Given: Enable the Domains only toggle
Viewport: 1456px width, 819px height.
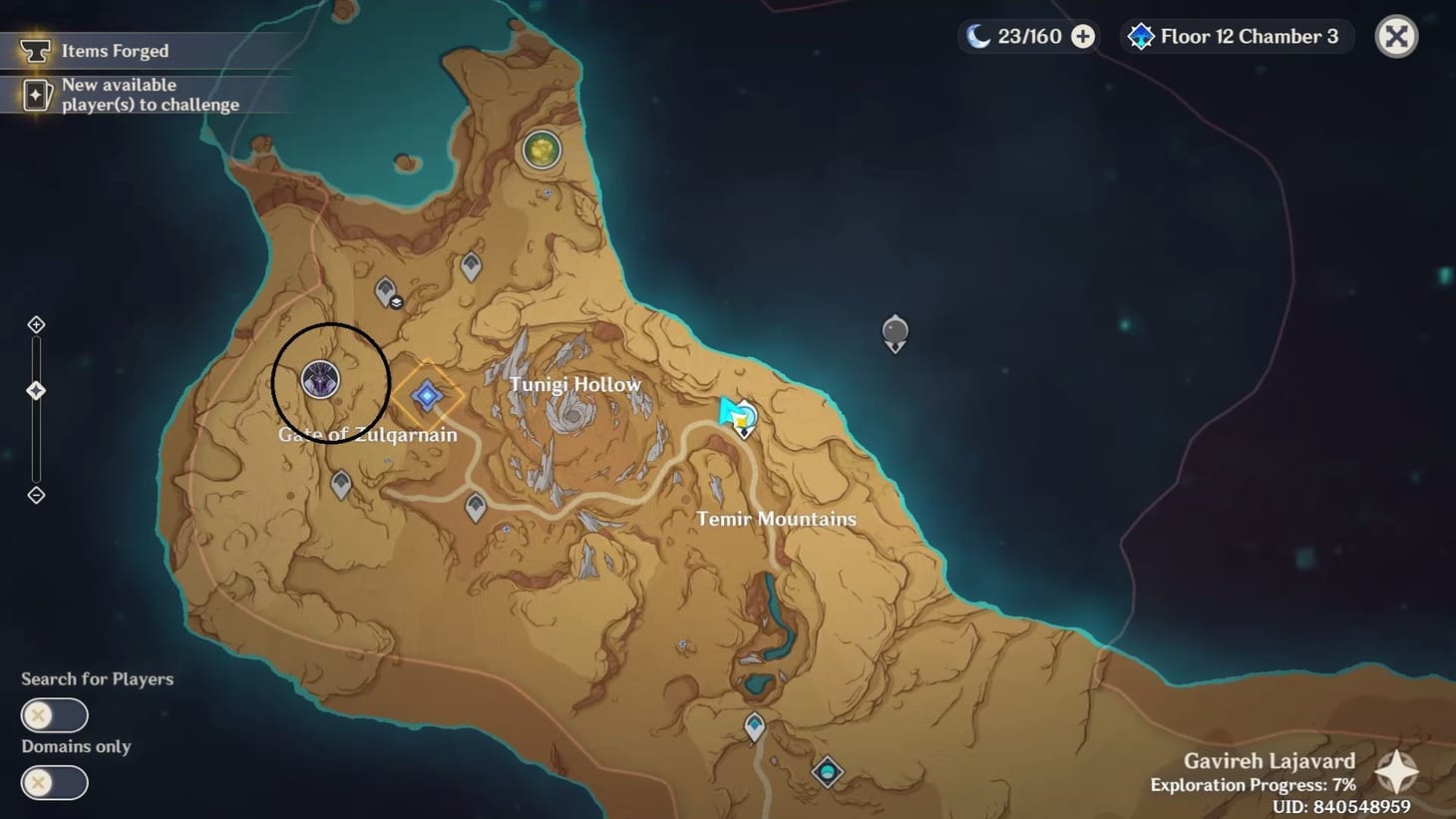Looking at the screenshot, I should (x=54, y=783).
